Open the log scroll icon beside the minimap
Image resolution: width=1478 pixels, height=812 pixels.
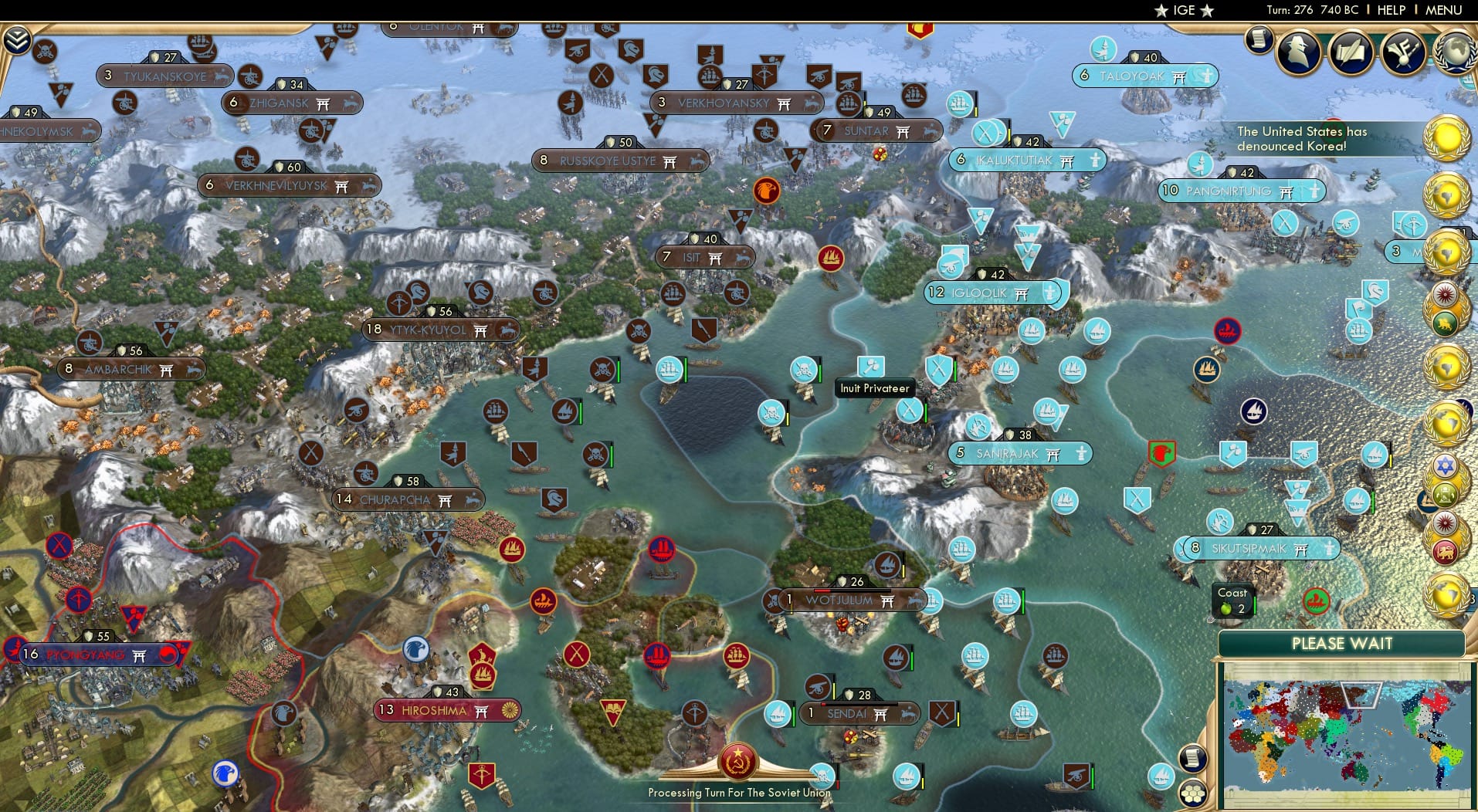point(1192,758)
